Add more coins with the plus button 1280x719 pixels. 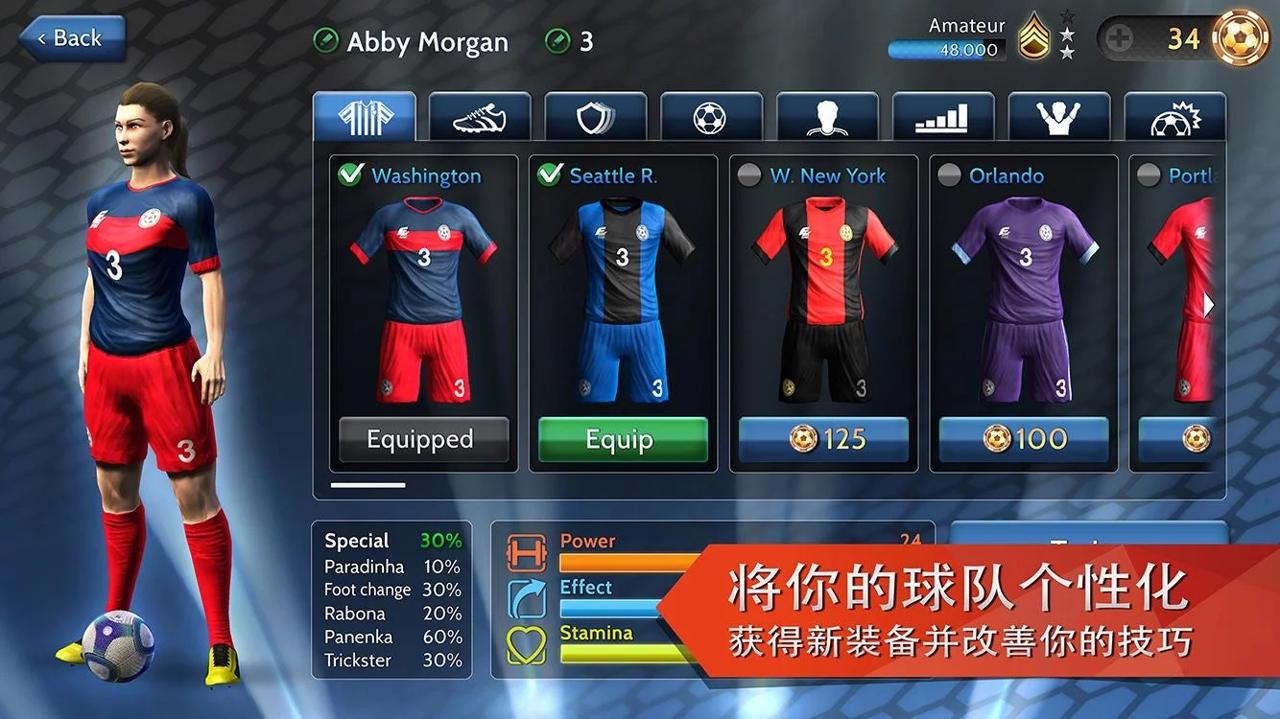(x=1120, y=39)
